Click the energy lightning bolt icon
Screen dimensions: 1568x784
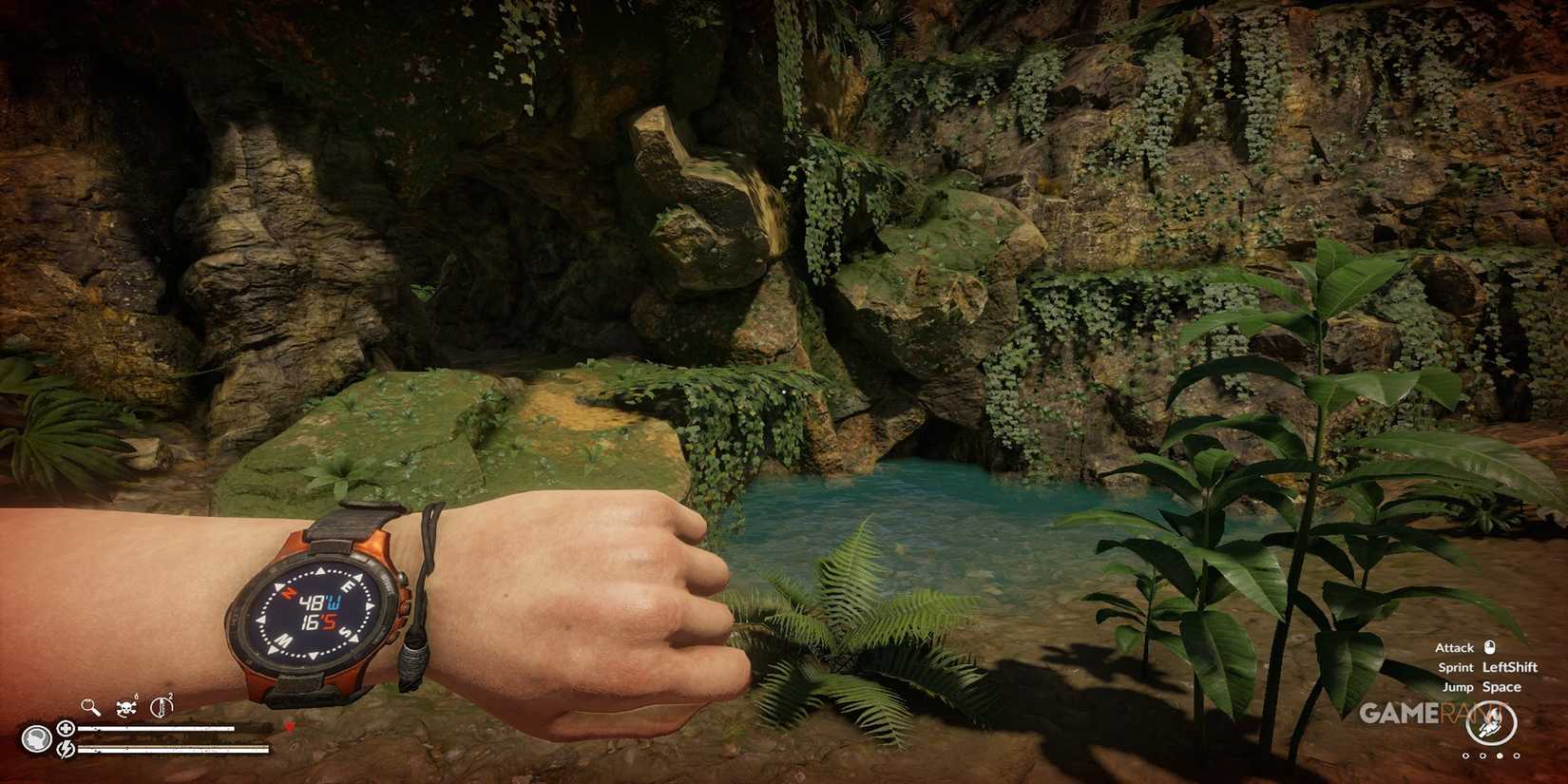[66, 751]
